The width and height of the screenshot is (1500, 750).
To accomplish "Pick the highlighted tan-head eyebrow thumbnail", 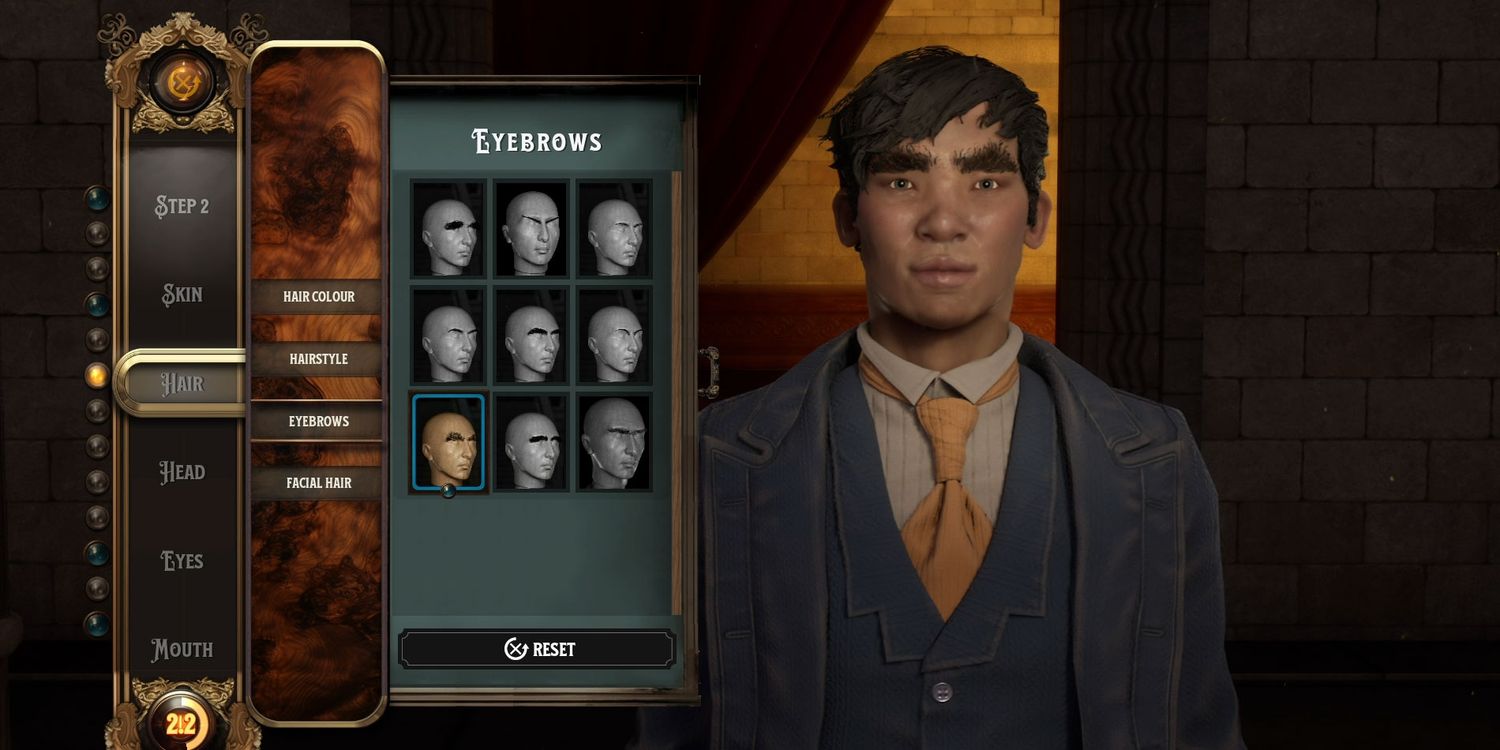I will tap(448, 443).
